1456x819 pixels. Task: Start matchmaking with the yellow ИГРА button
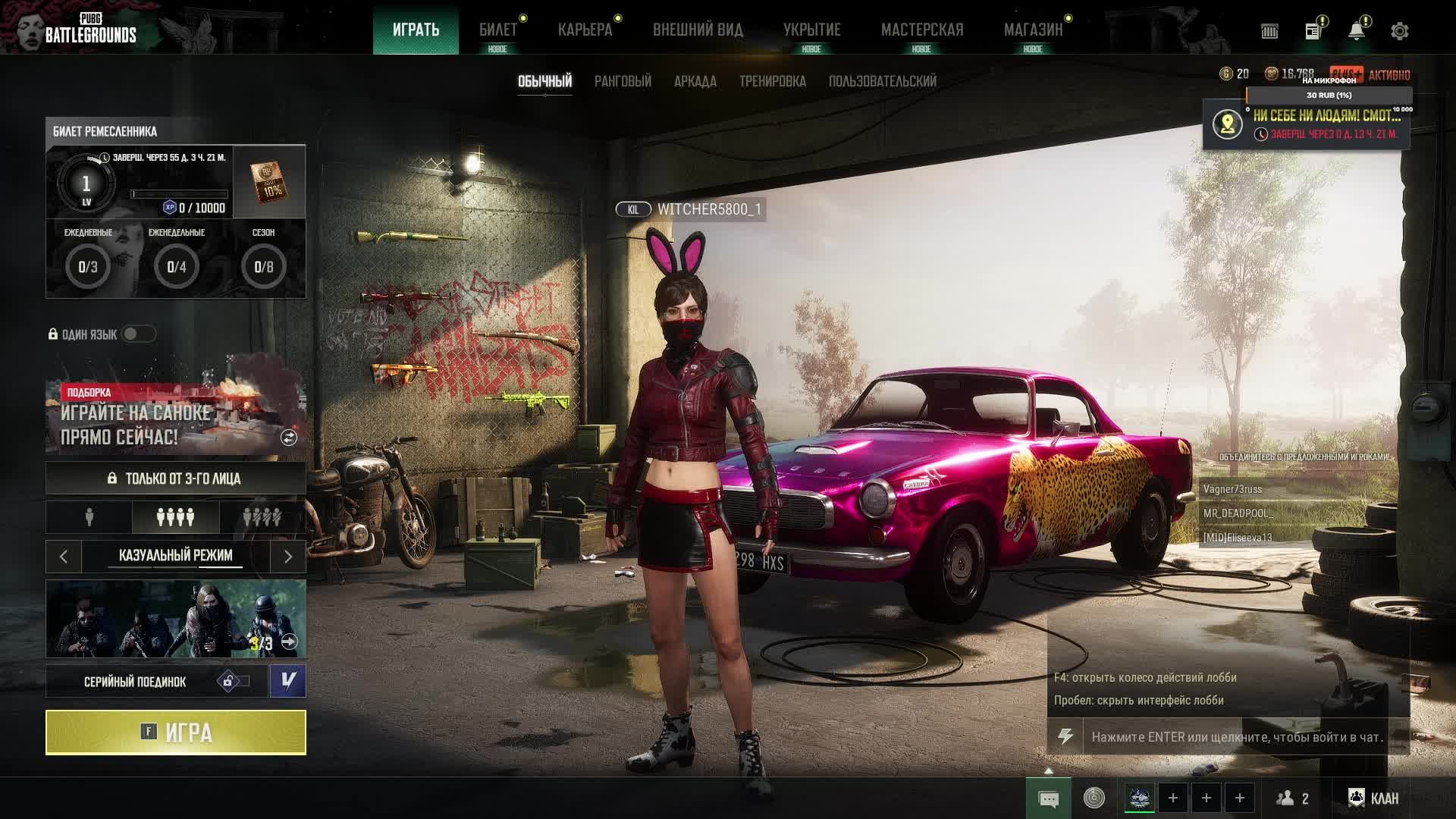[175, 733]
